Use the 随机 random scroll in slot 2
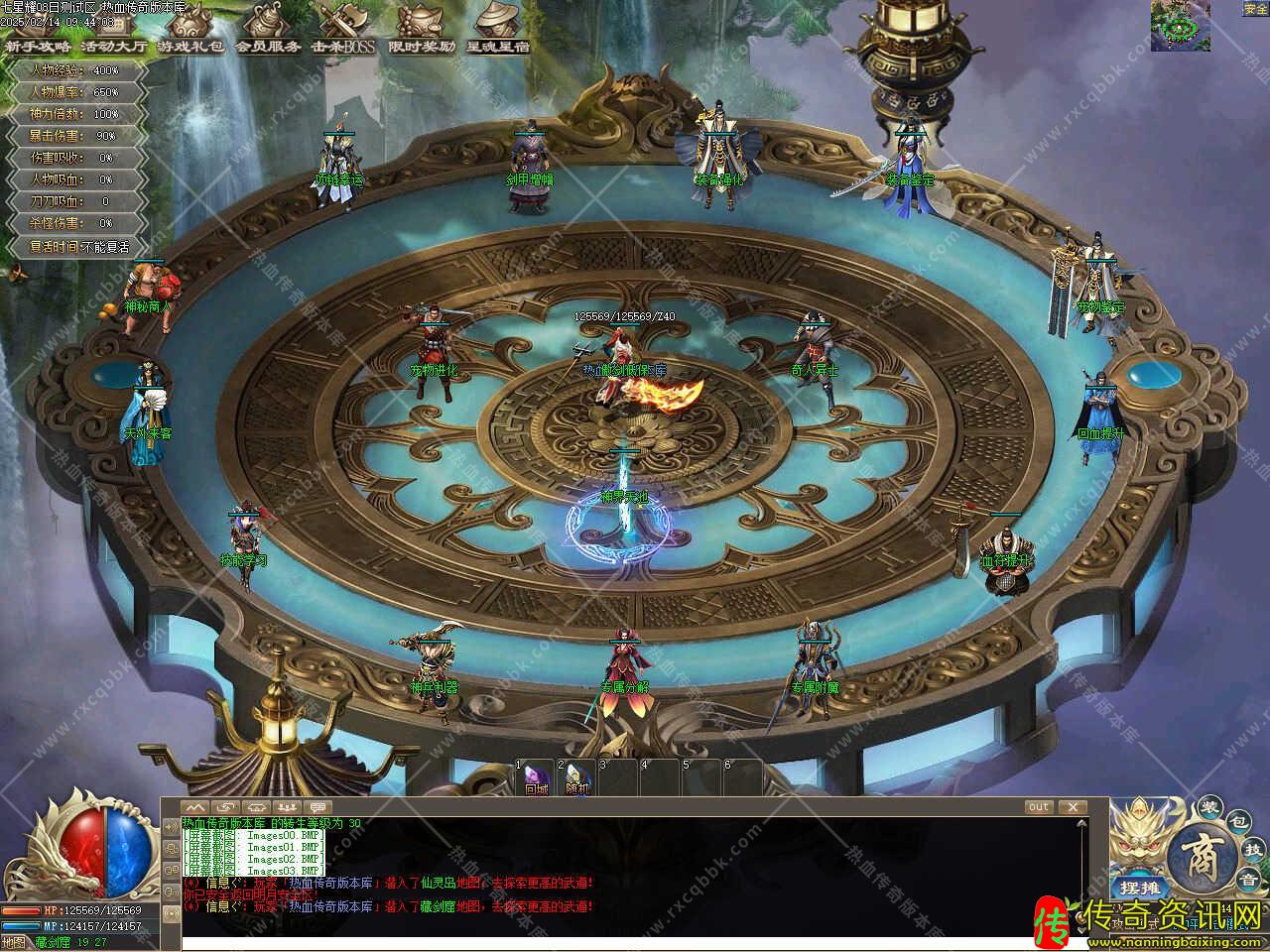 tap(576, 780)
